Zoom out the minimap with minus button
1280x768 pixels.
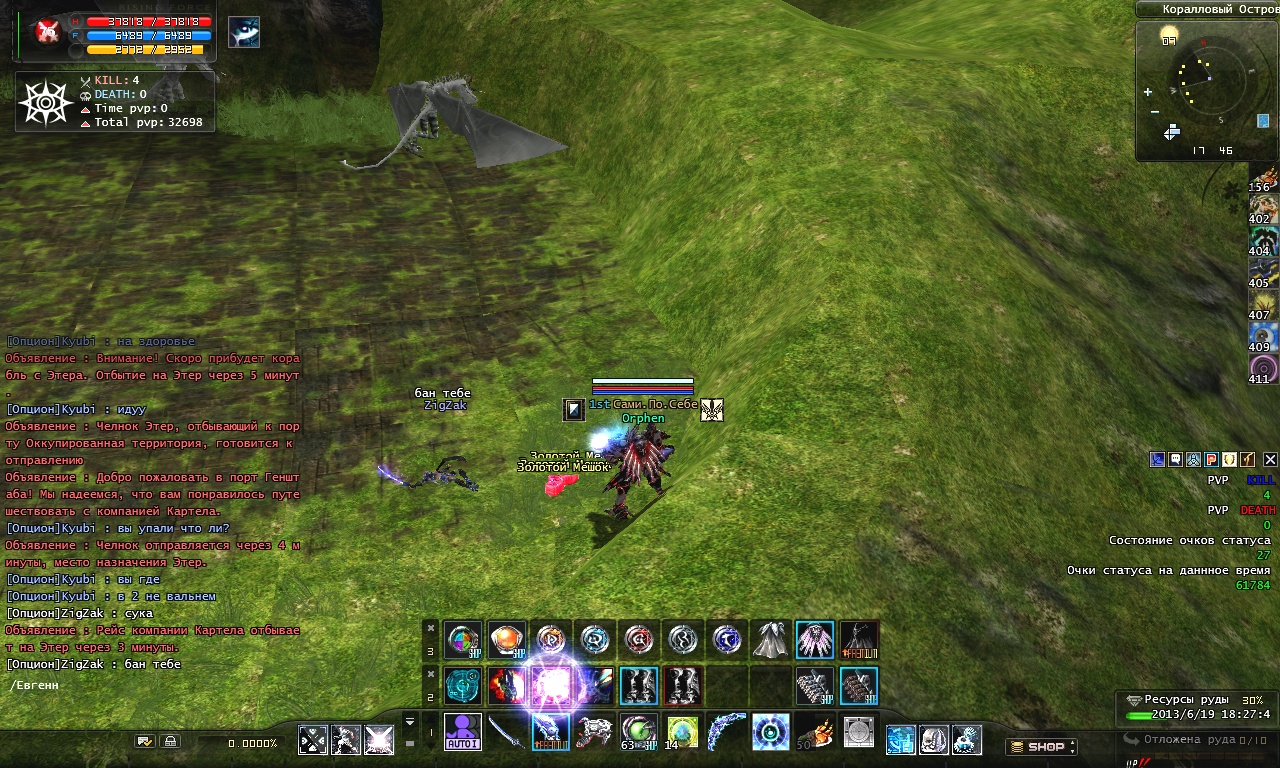coord(1155,111)
